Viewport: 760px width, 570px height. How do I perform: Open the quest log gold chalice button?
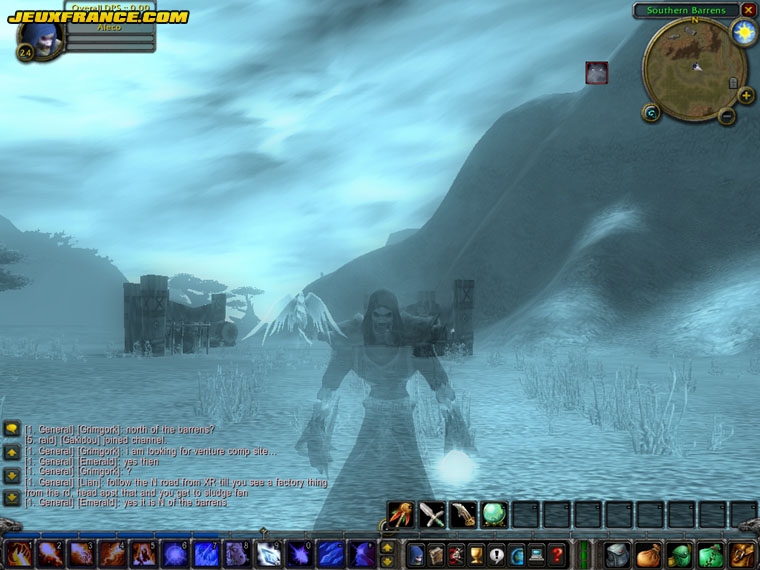(x=477, y=555)
